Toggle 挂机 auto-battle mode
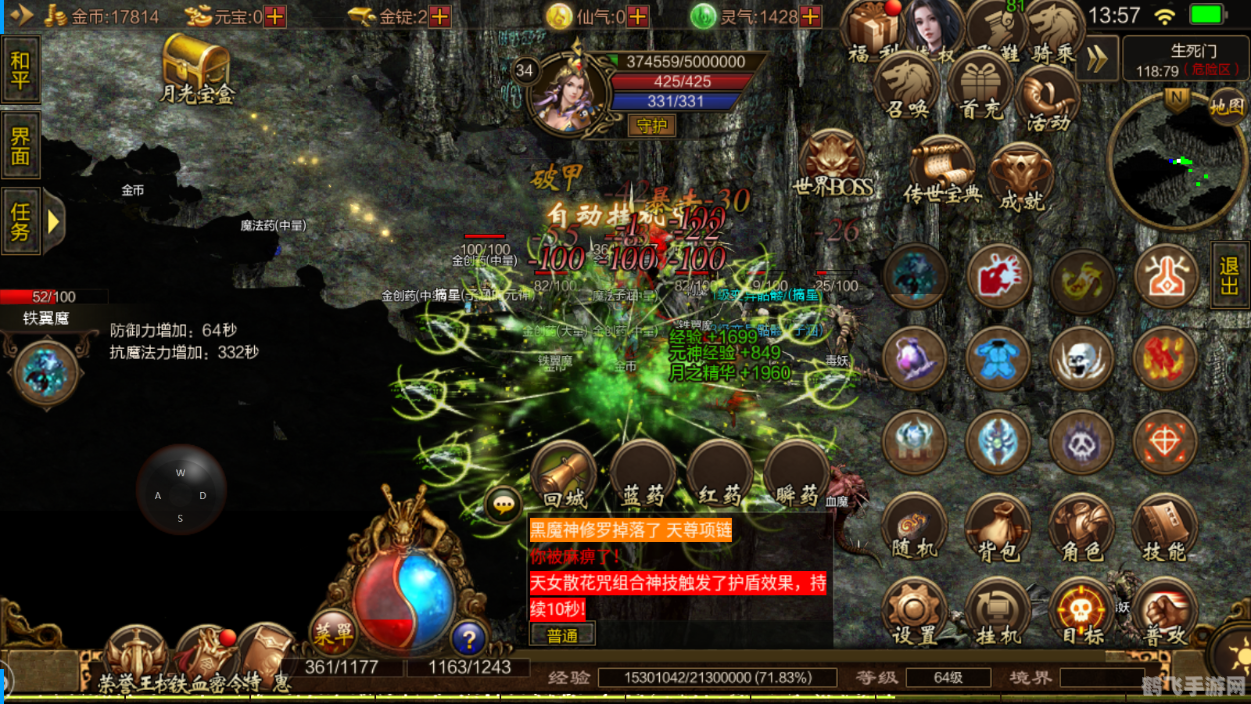Viewport: 1251px width, 704px height. (997, 612)
